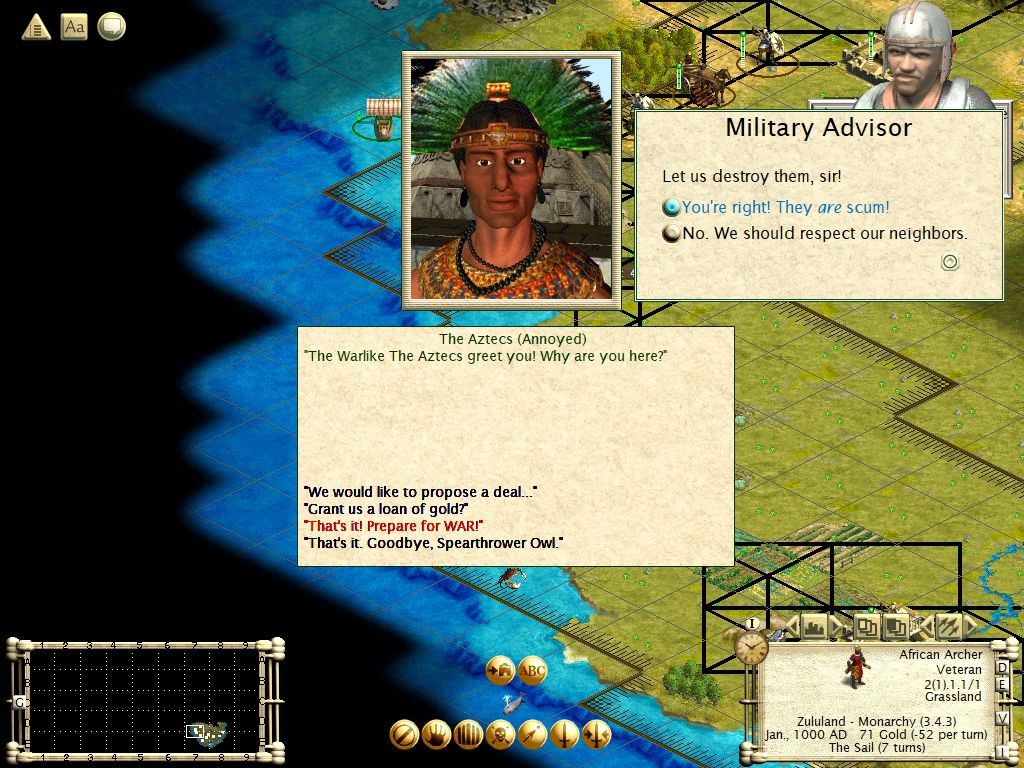Open the Civilopedia "Aa" icon

point(74,27)
